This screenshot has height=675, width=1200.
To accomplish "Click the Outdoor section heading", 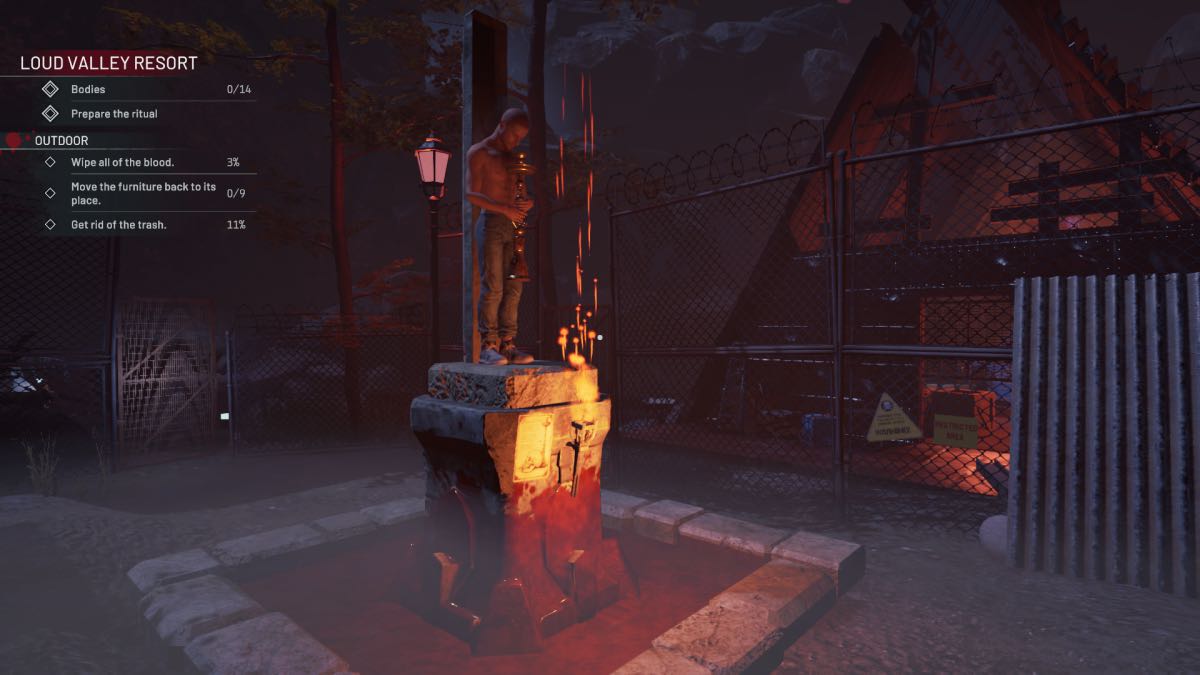I will [x=61, y=141].
